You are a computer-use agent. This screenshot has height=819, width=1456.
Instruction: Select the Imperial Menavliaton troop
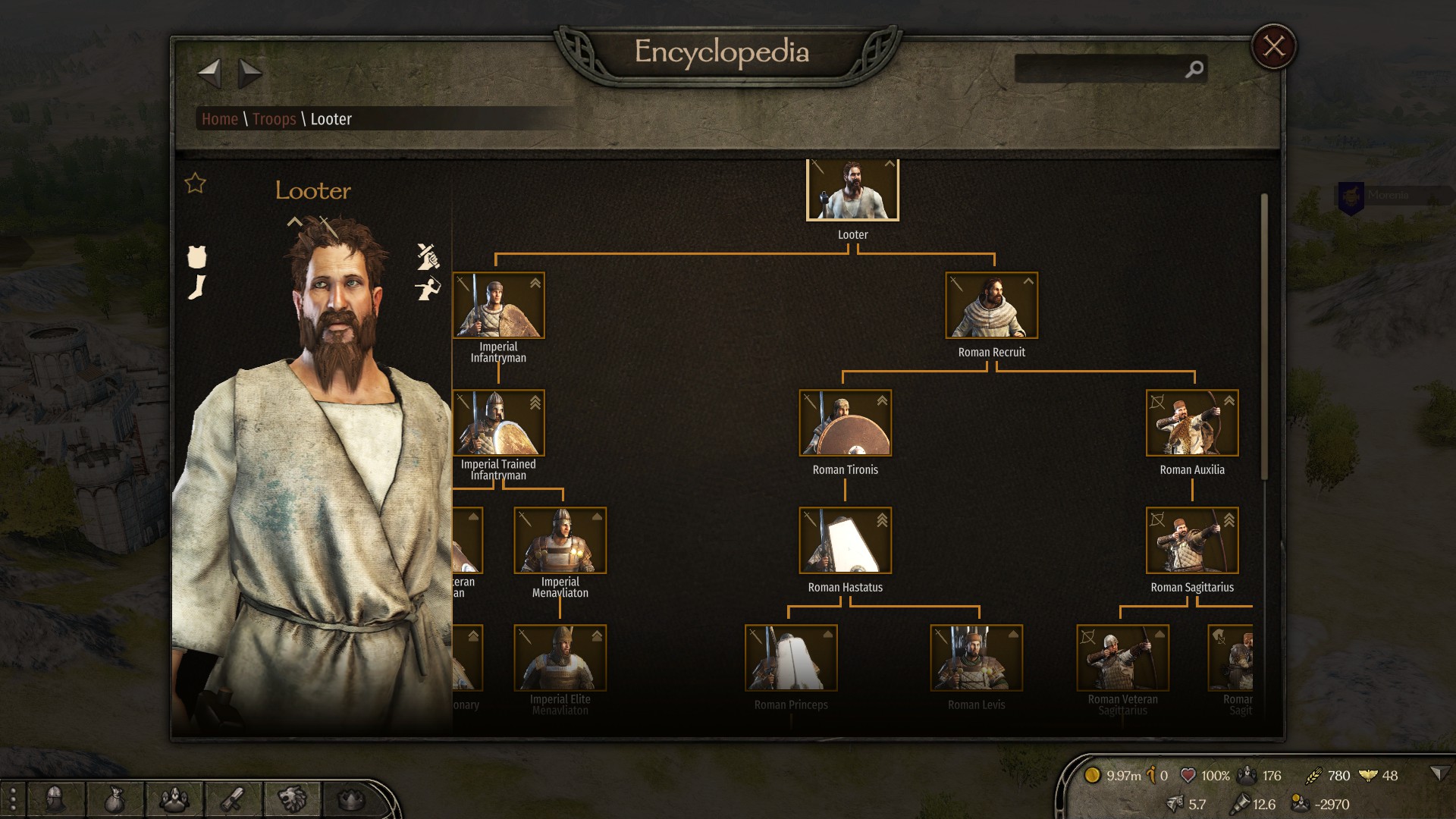click(x=560, y=541)
